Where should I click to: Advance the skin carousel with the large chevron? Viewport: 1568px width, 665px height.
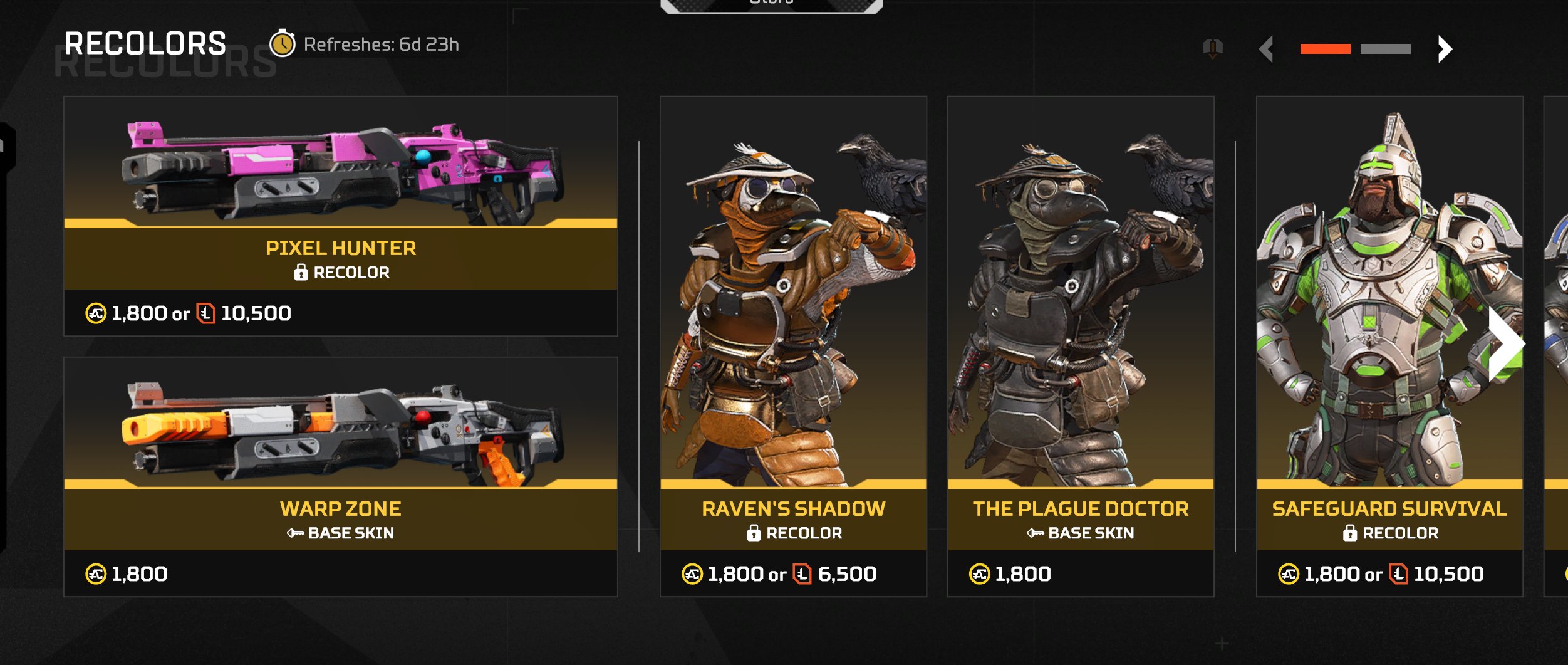click(1505, 343)
